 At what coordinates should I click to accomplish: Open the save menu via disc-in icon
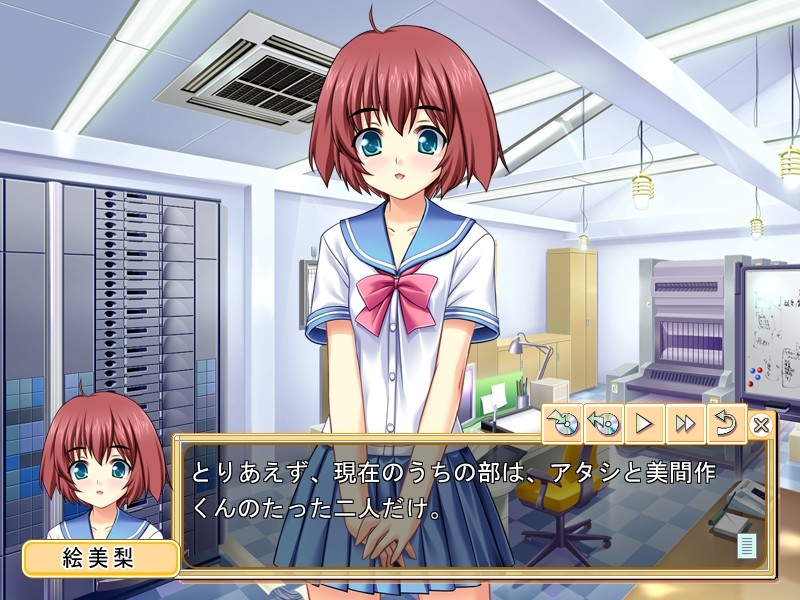[x=563, y=424]
